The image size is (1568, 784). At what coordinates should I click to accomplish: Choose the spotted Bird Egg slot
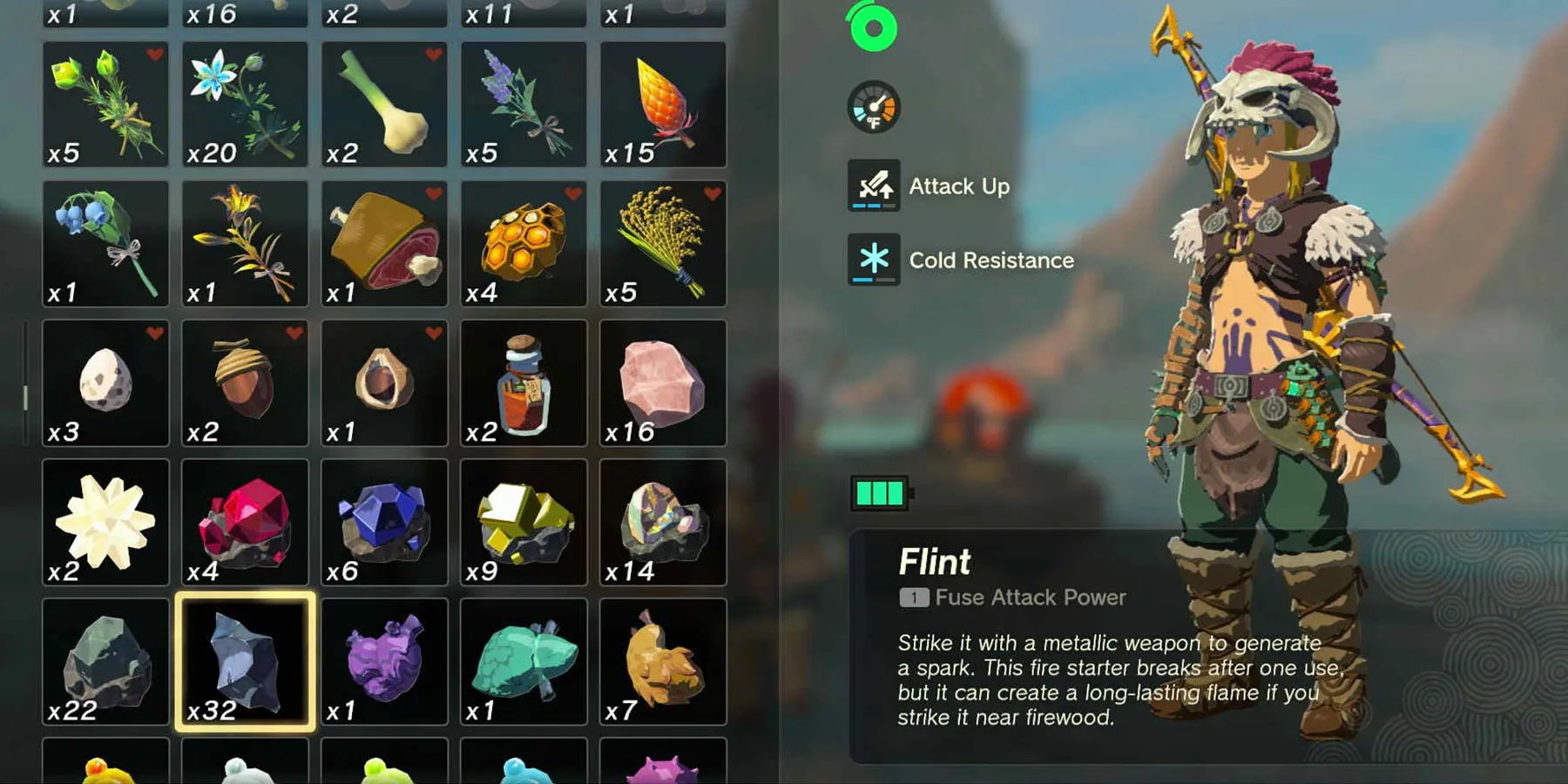coord(105,383)
